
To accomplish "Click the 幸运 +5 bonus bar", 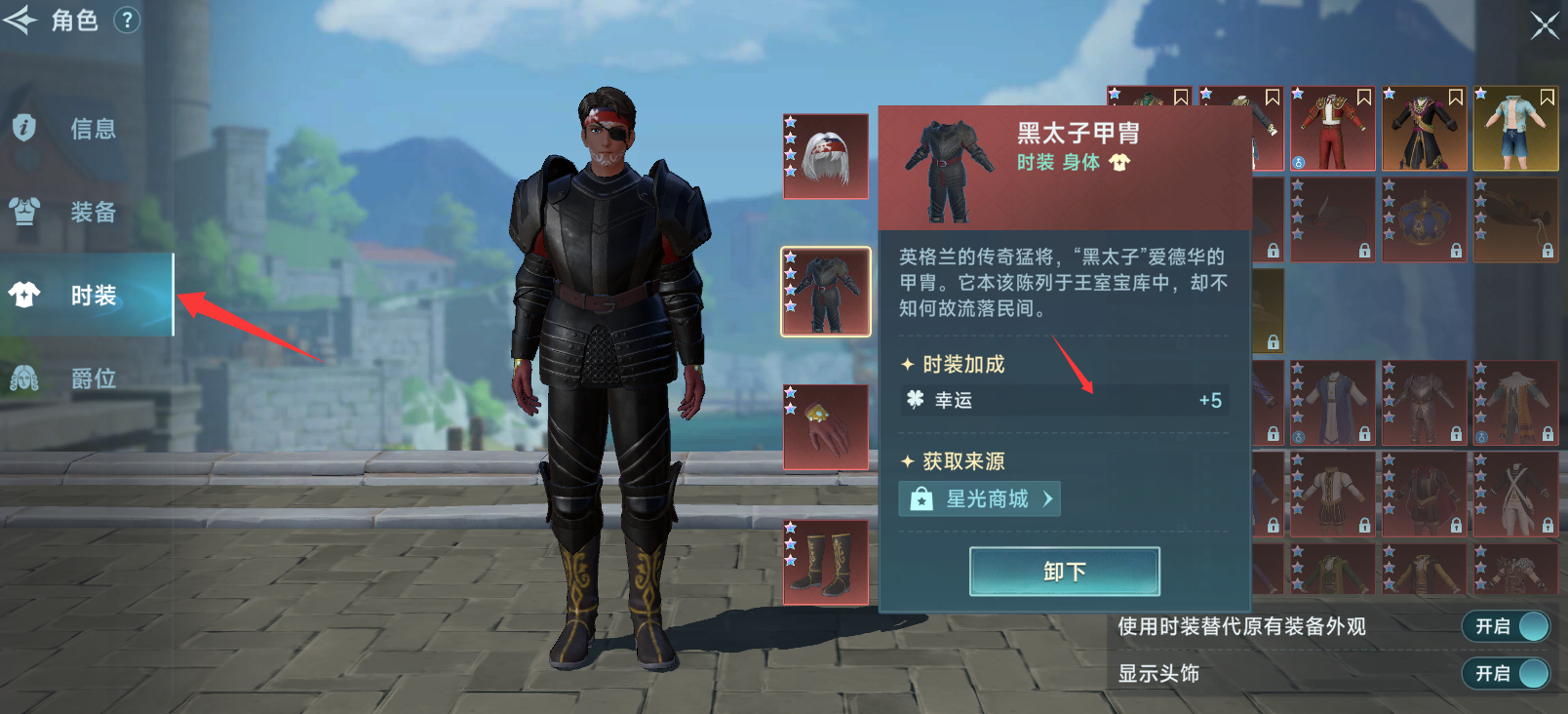I will (1063, 400).
